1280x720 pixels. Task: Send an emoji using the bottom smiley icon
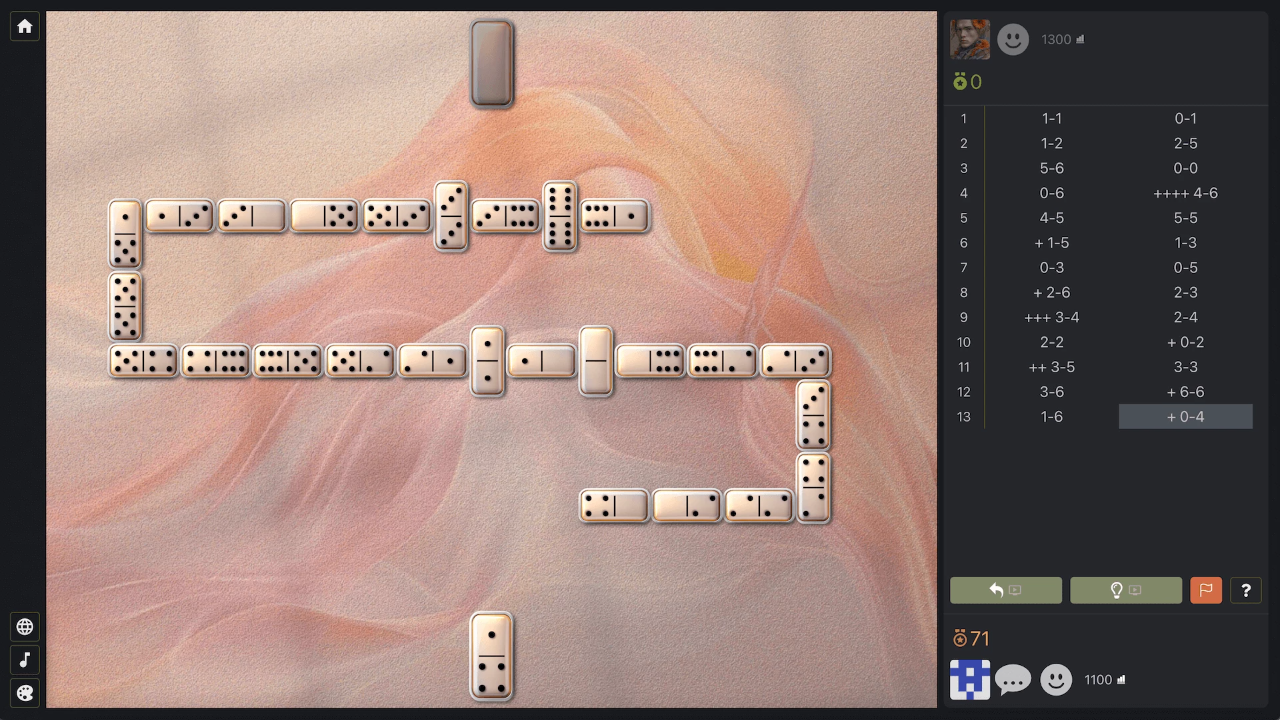1056,679
